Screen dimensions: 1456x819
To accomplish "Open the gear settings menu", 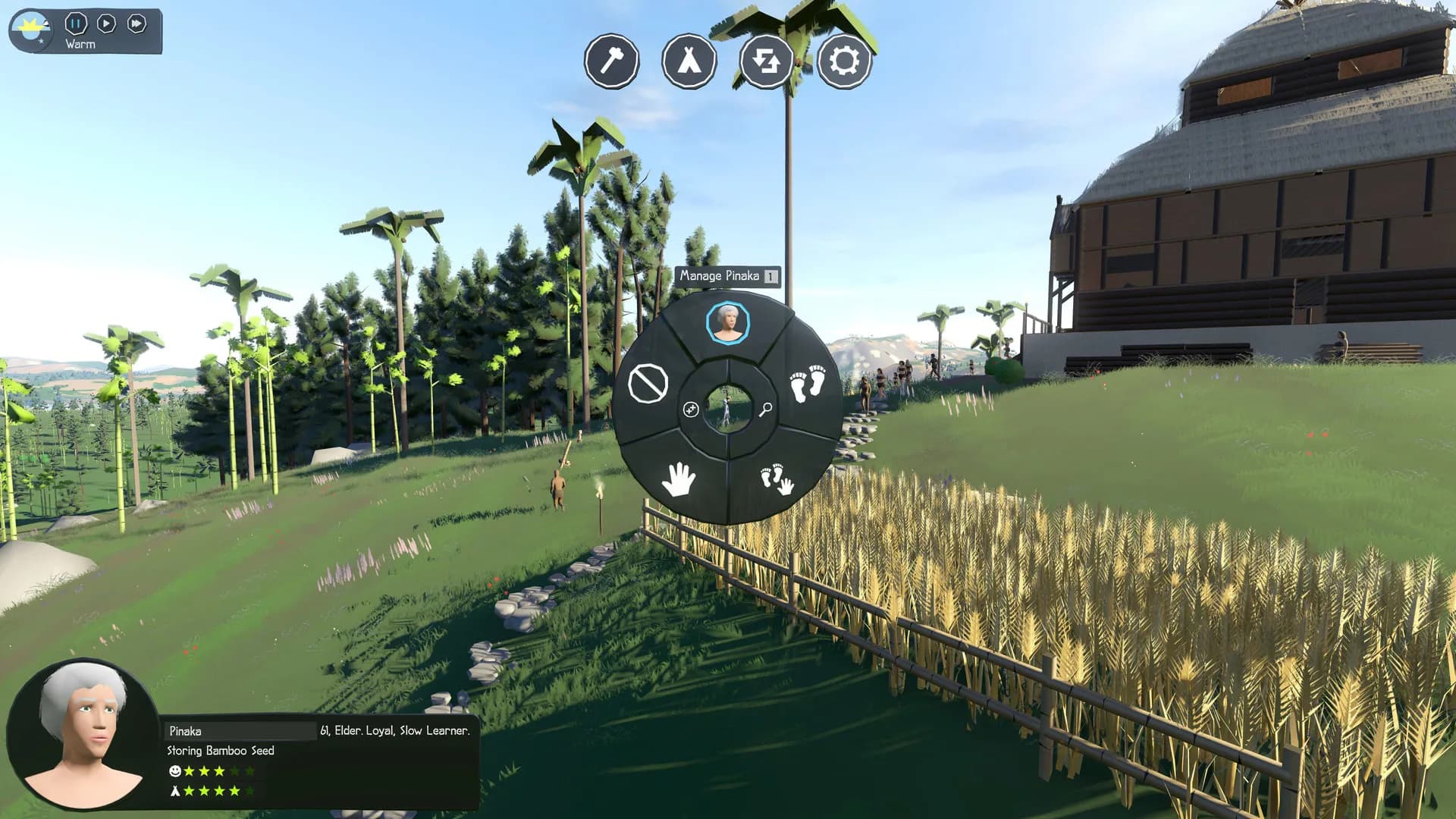I will coord(844,61).
